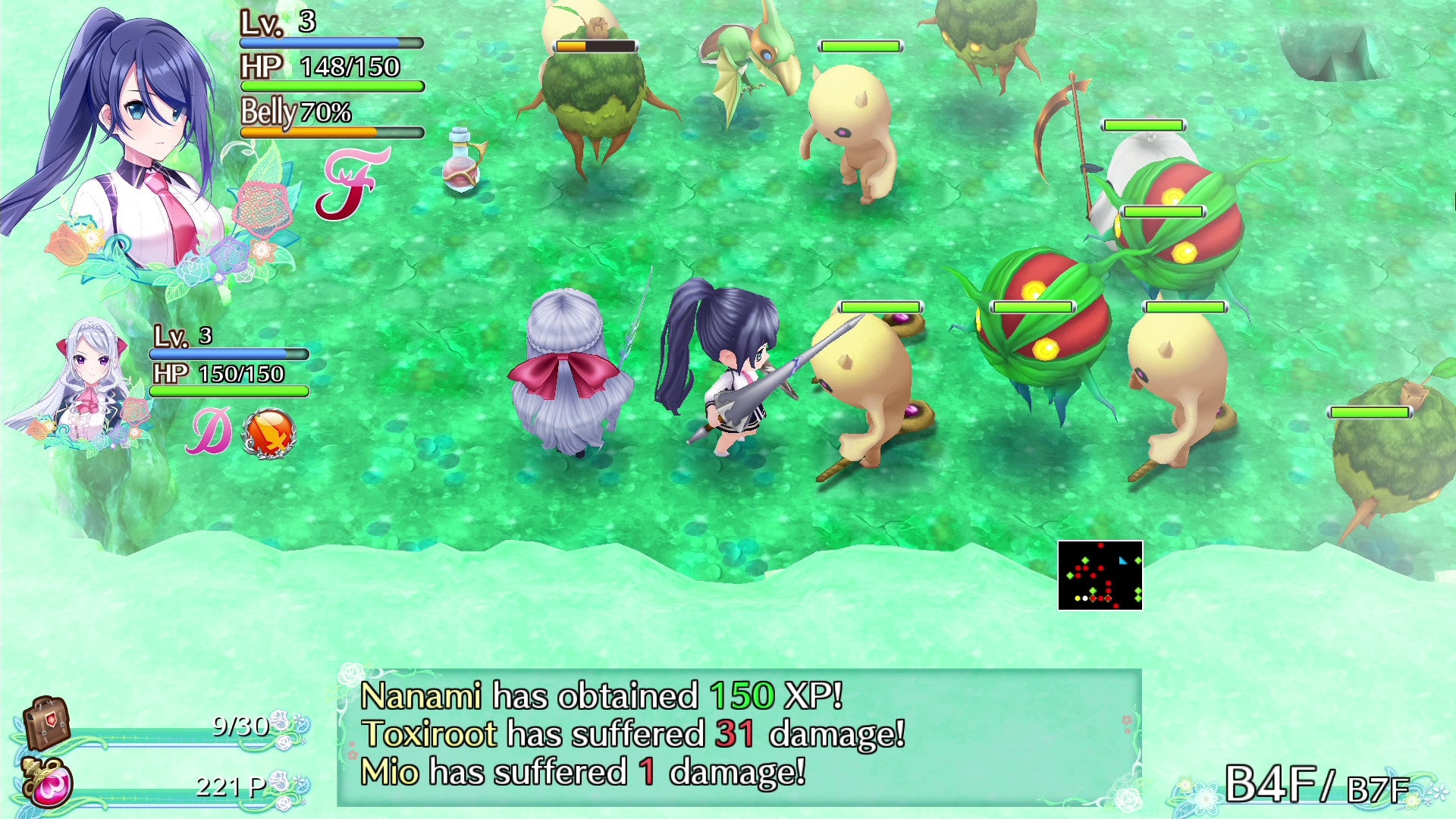Click Nanami's green HP bar
Viewport: 1456px width, 819px height.
330,86
